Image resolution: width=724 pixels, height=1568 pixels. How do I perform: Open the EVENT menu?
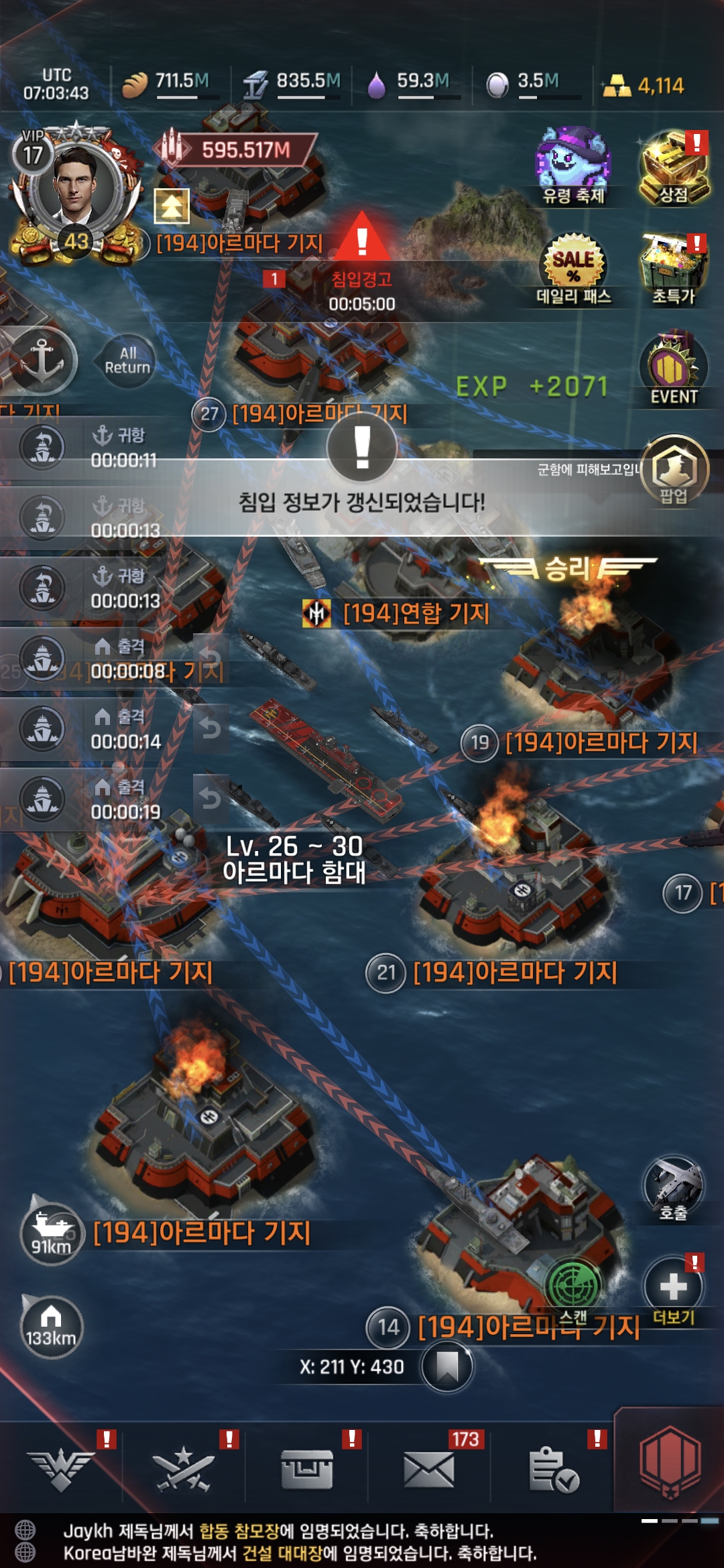pos(673,369)
